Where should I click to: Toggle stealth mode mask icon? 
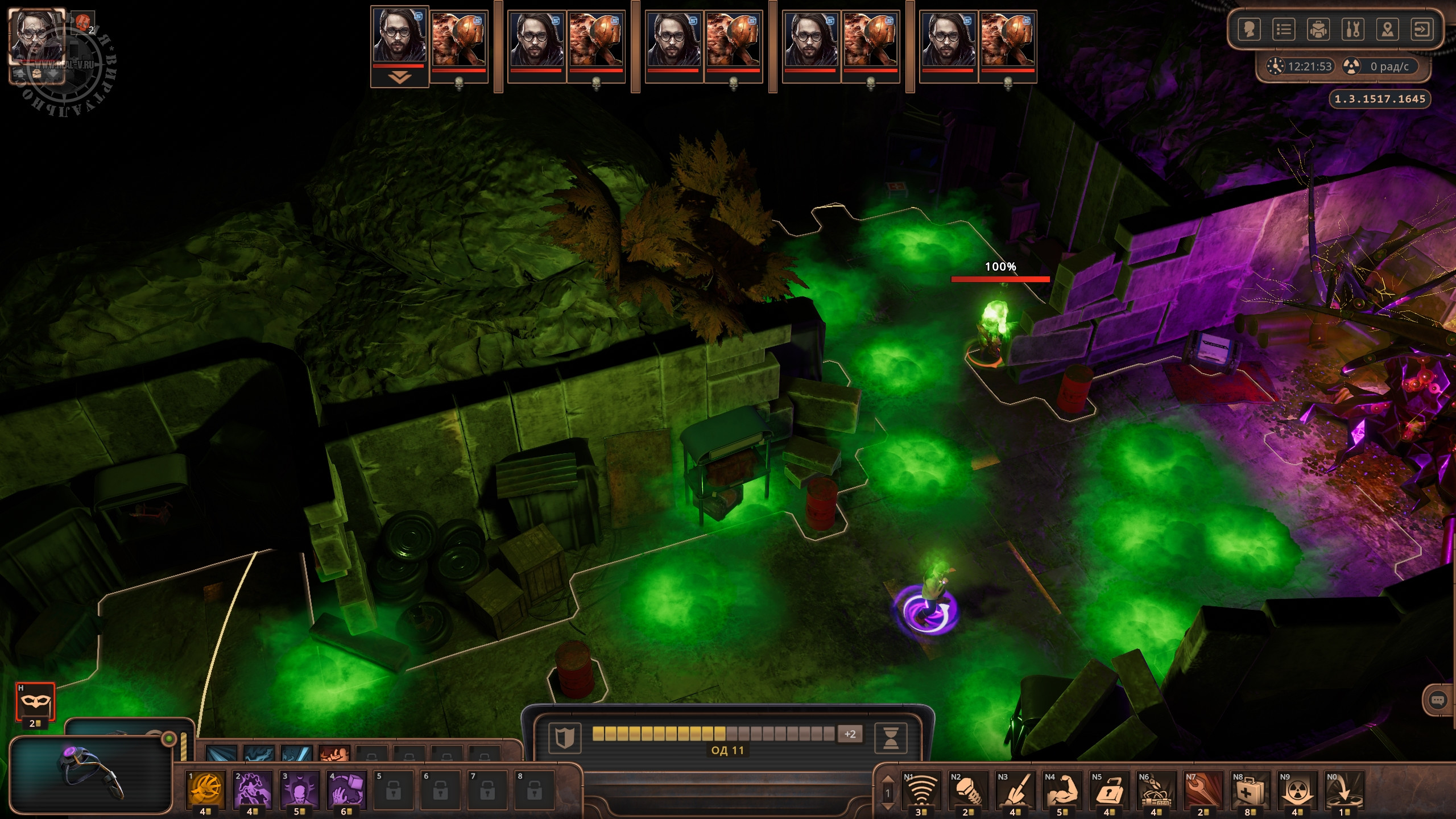click(x=35, y=701)
